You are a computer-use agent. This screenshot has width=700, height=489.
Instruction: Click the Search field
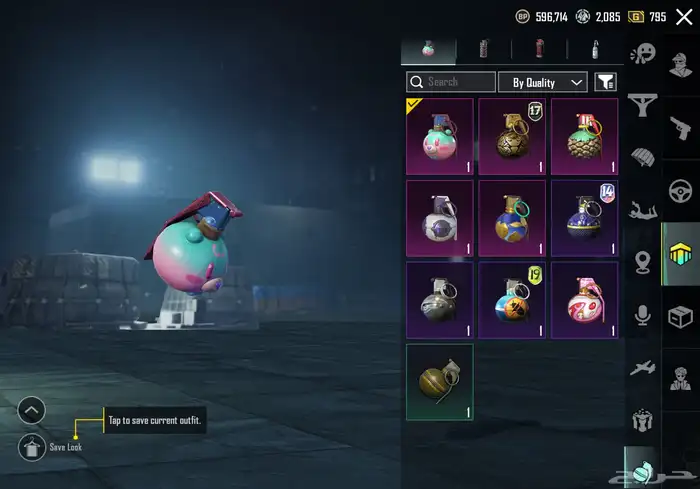click(451, 82)
